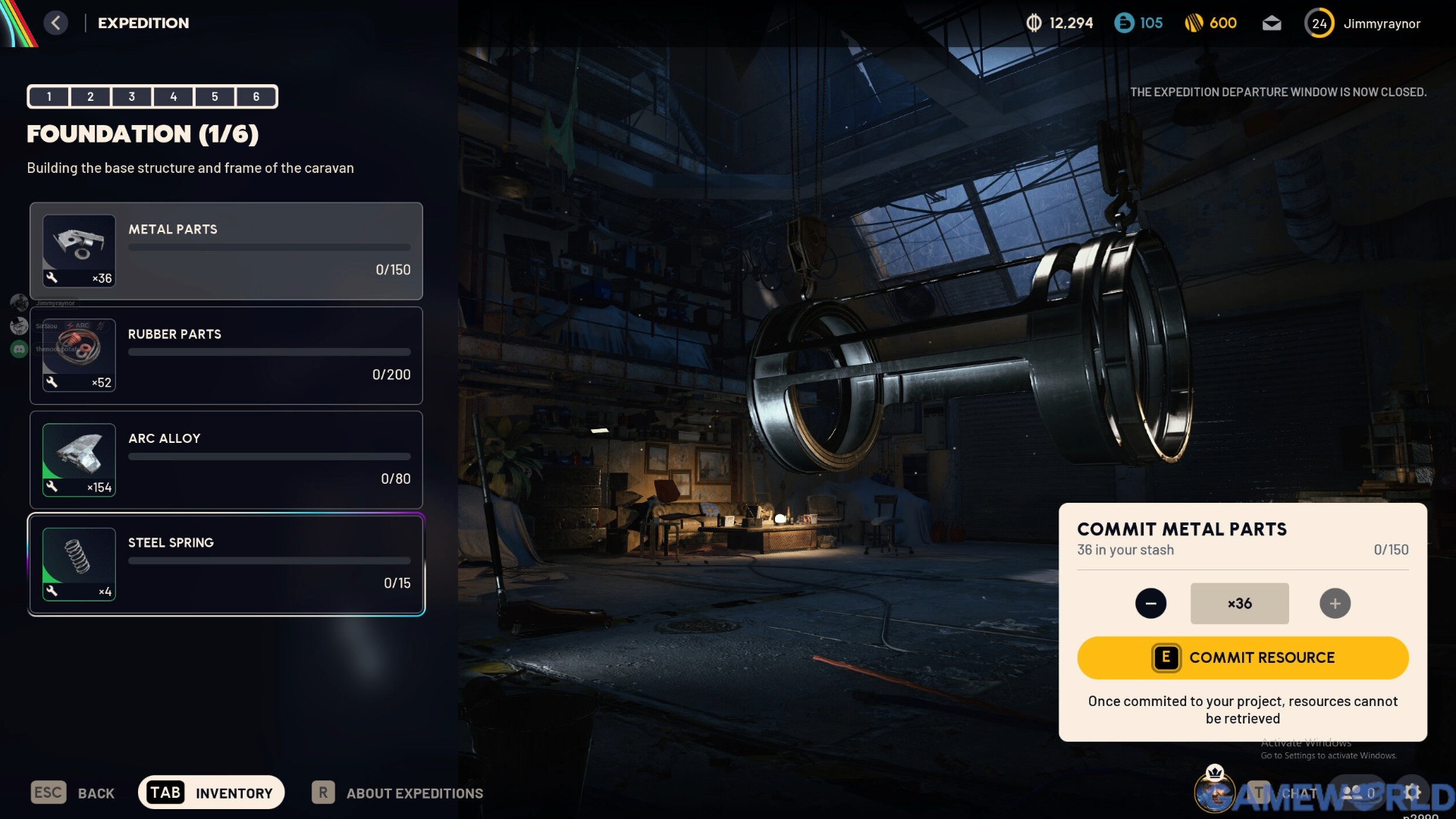Open the settings gear icon
1456x819 pixels.
pyautogui.click(x=1412, y=792)
